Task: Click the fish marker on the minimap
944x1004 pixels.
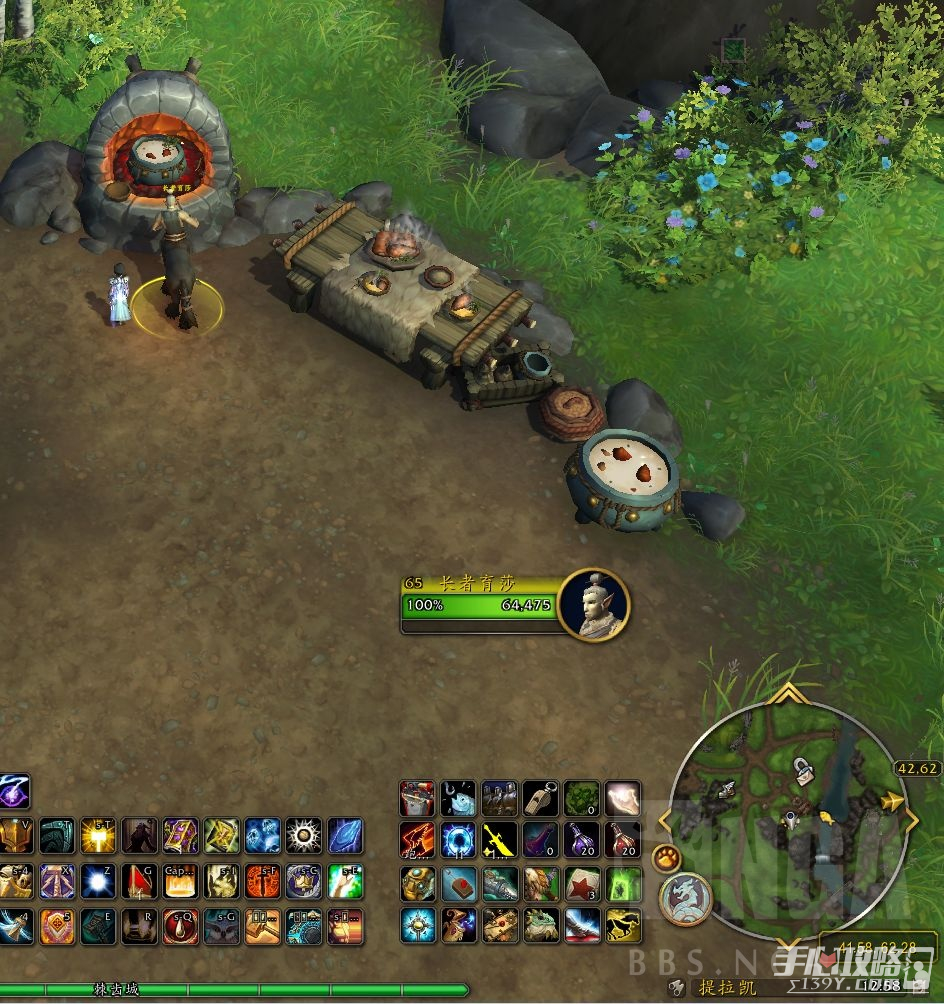Action: [828, 818]
